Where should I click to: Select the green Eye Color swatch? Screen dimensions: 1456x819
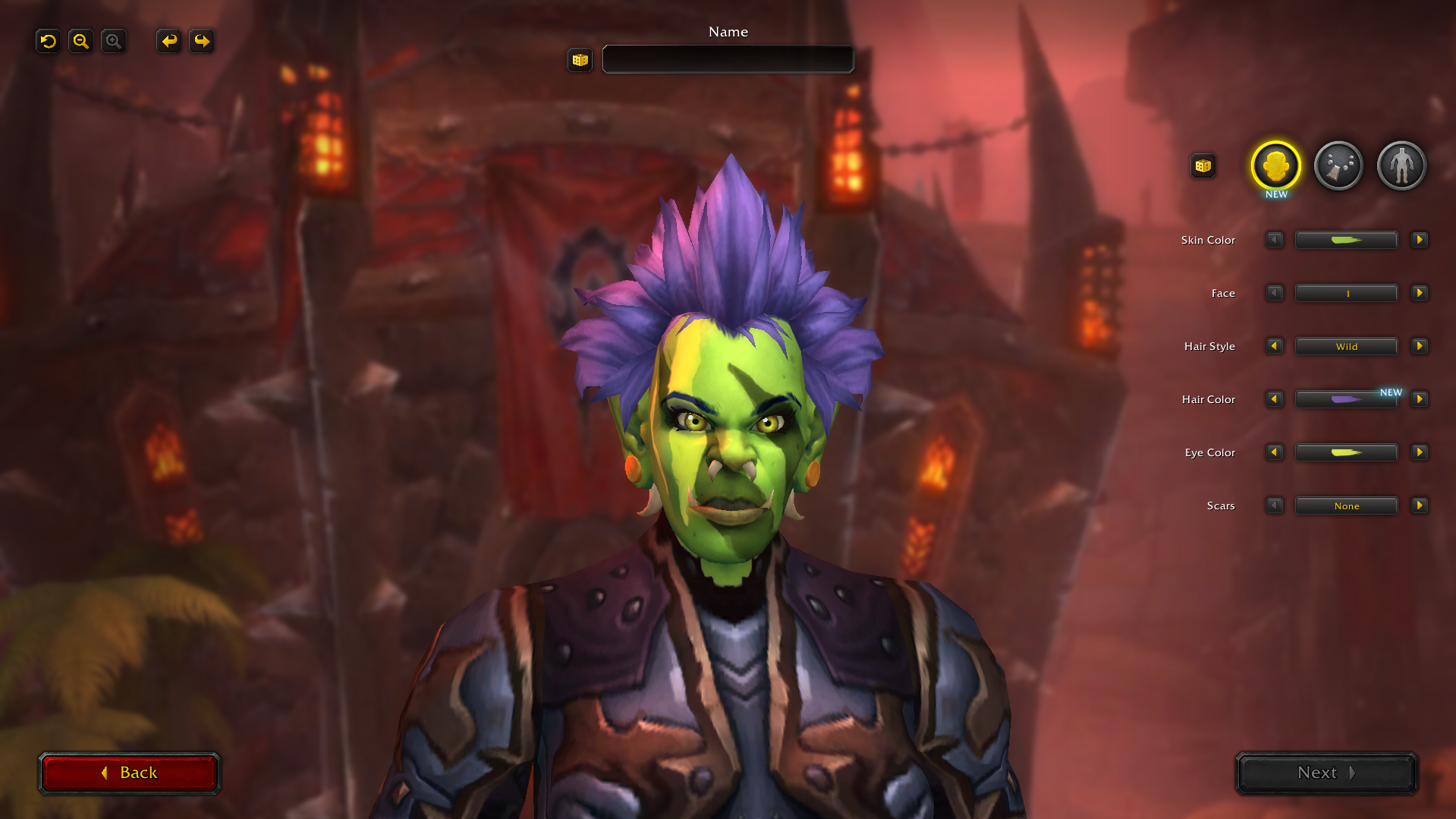(1346, 452)
